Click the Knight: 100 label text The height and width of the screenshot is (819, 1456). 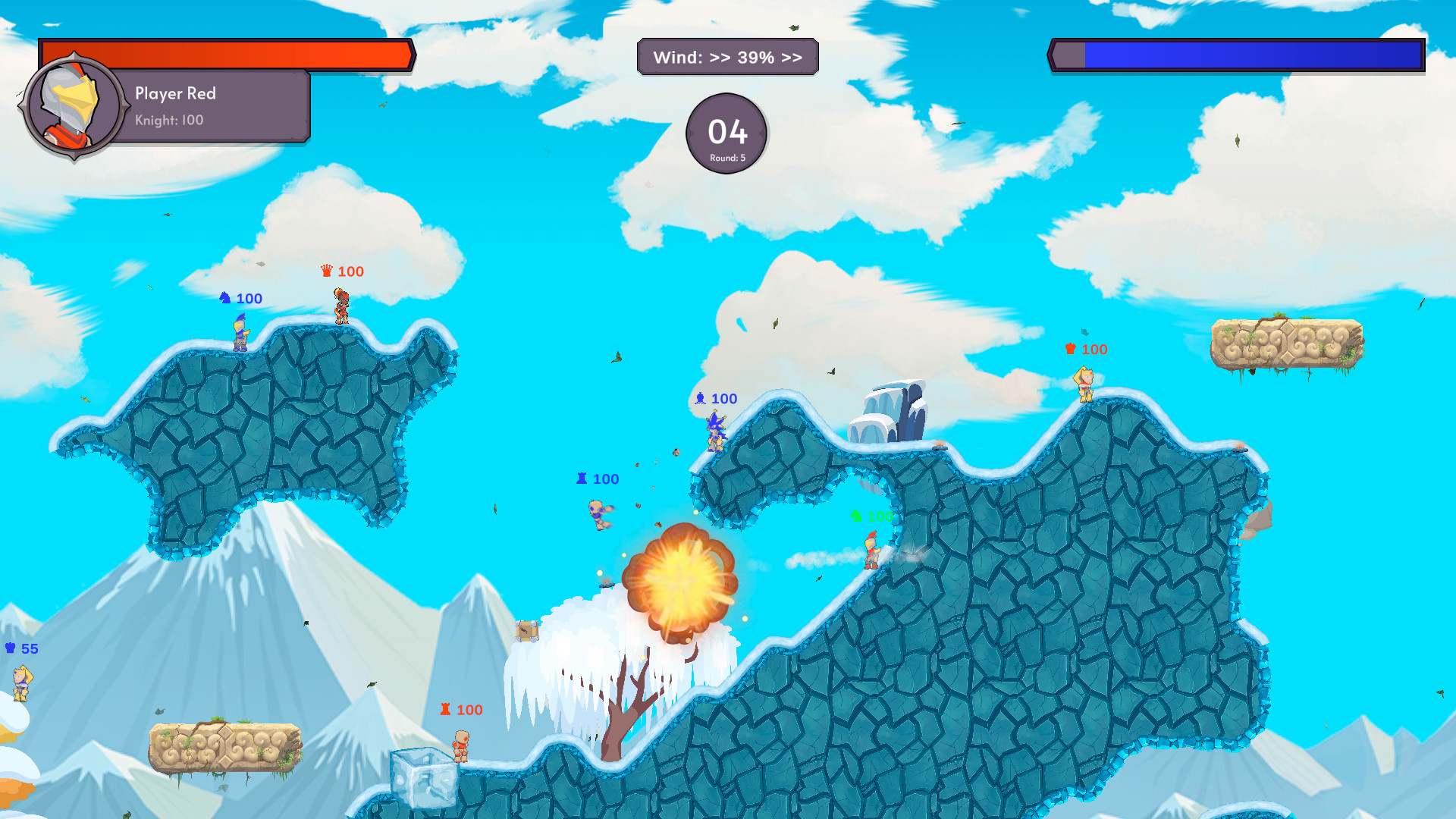click(167, 120)
